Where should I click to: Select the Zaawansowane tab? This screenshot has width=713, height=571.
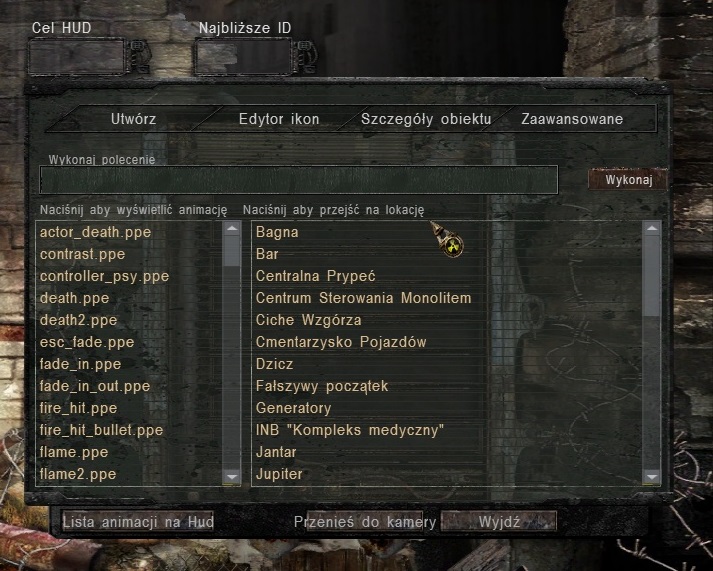coord(572,119)
